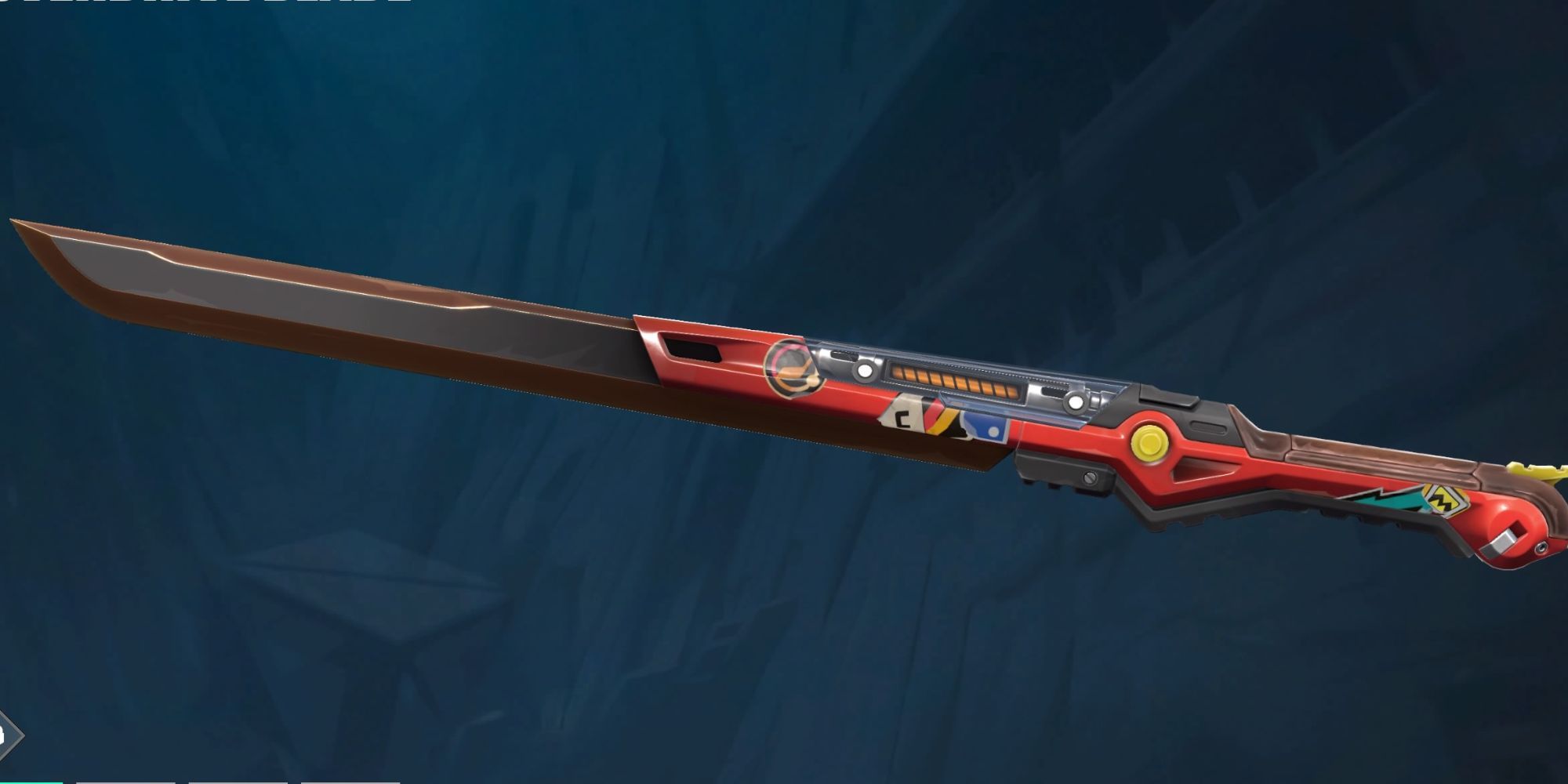Screen dimensions: 1568x784
Task: Toggle the left white indicator light on the panel
Action: [x=863, y=372]
